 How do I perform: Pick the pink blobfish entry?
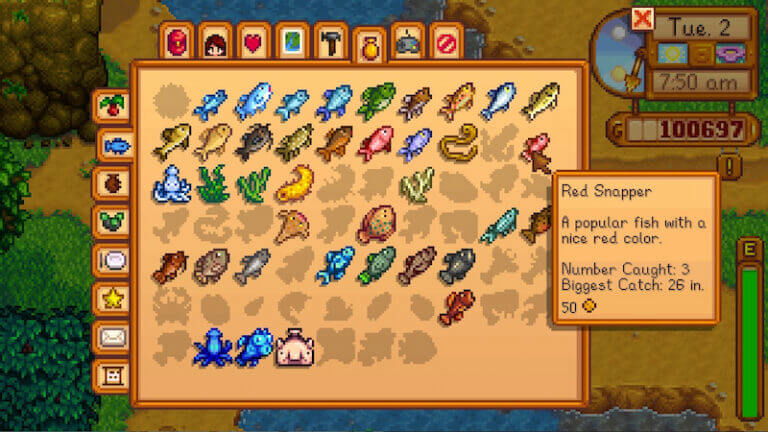tap(295, 347)
